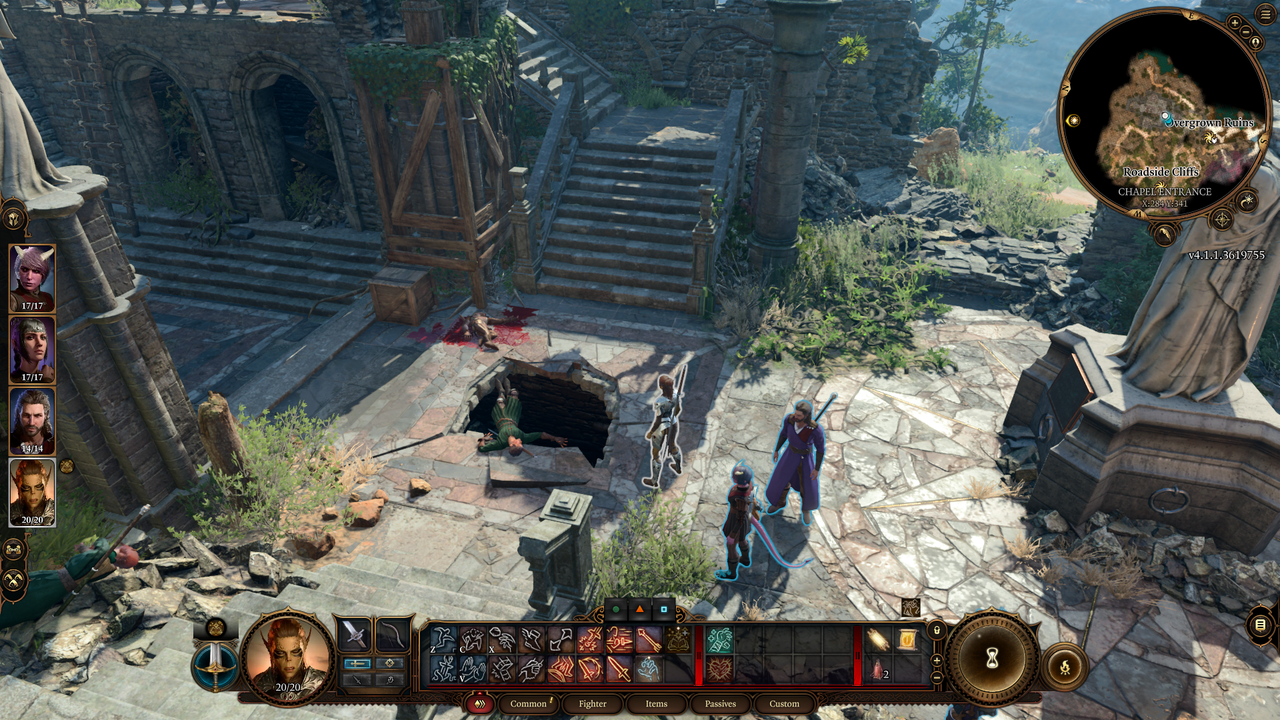
Task: Select the Passives hotbar tab
Action: coord(720,704)
